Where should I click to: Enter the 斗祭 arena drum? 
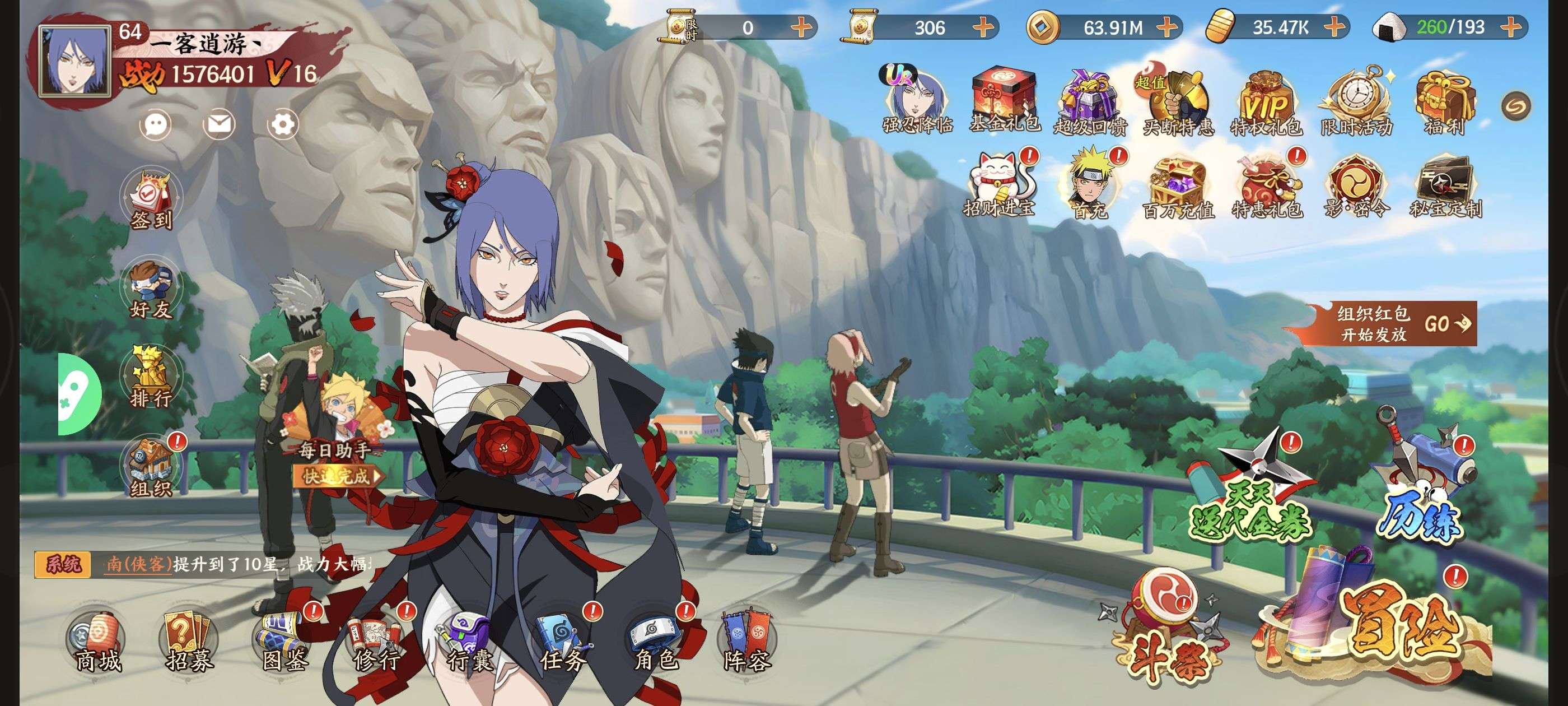(1166, 628)
